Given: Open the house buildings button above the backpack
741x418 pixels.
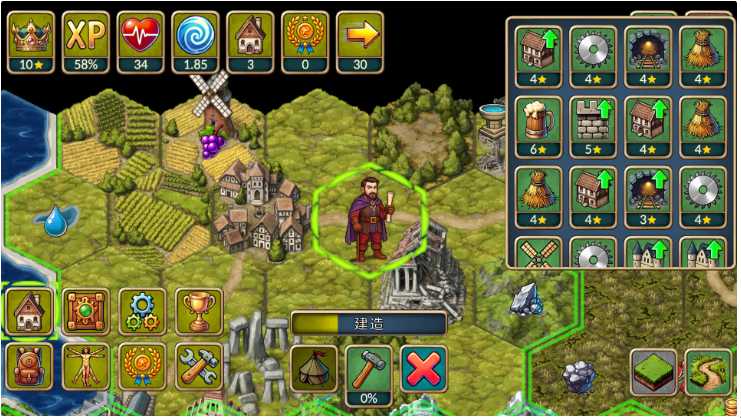Looking at the screenshot, I should pos(29,311).
